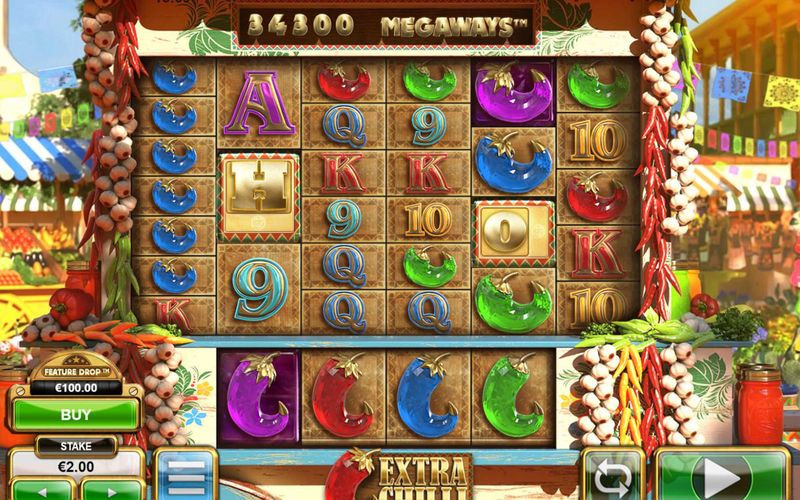Decrease the stake with the left arrow
This screenshot has height=500, width=800.
click(42, 491)
